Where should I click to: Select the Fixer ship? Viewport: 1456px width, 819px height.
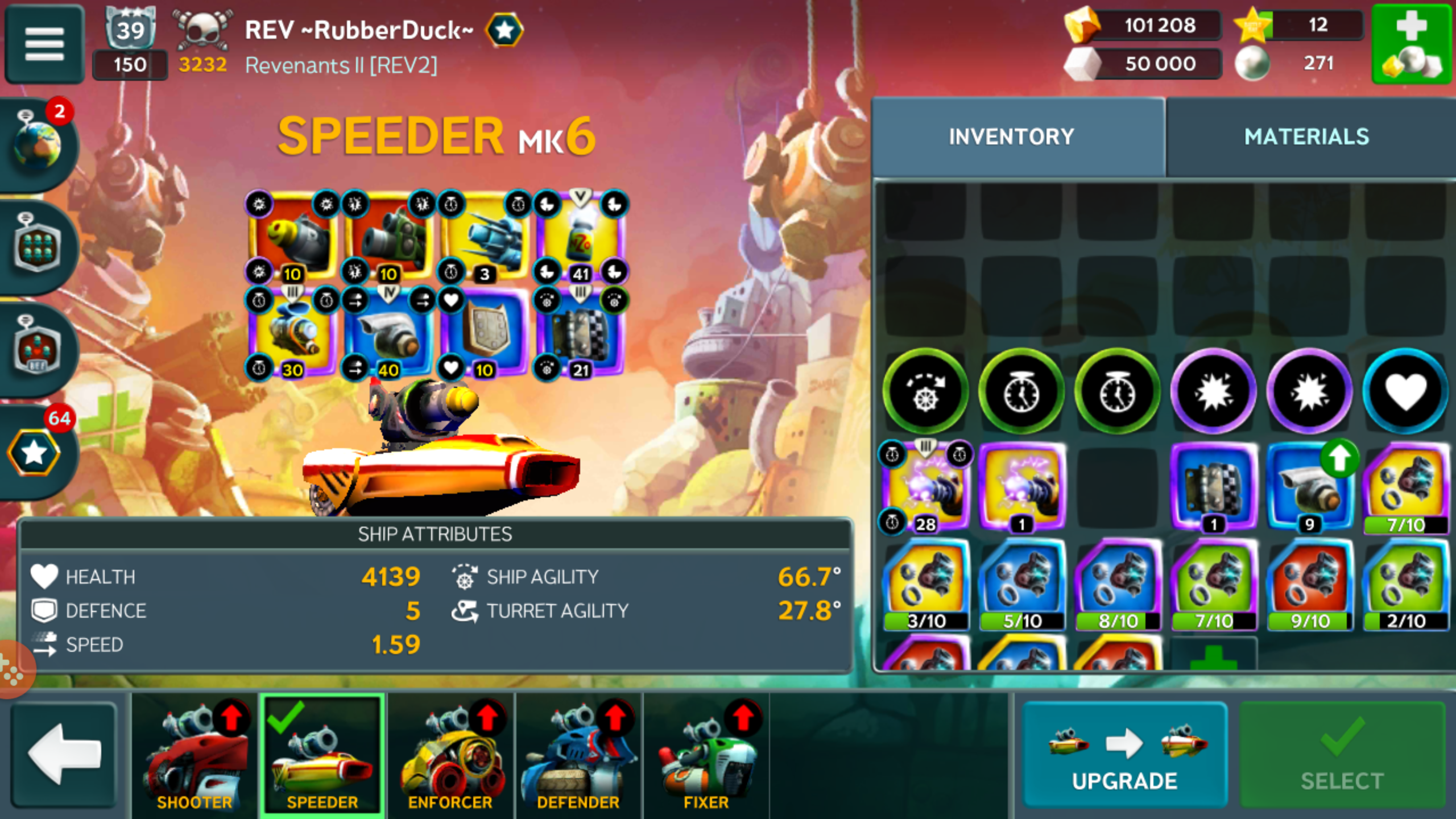[x=706, y=755]
